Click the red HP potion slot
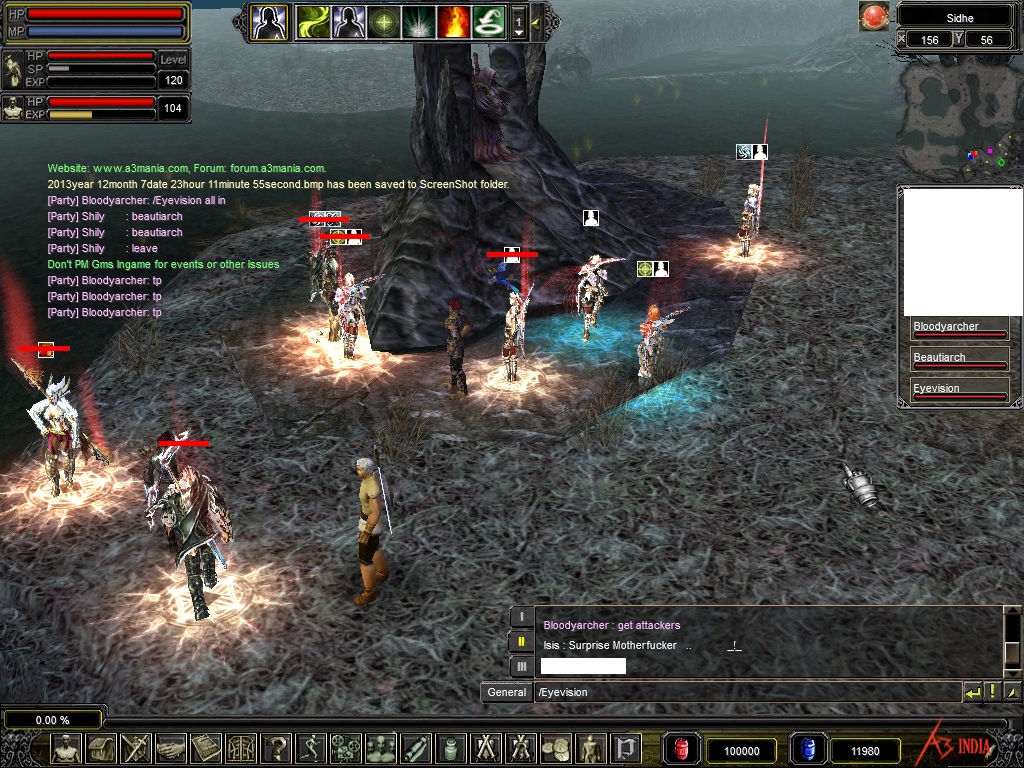This screenshot has width=1024, height=768. point(681,749)
